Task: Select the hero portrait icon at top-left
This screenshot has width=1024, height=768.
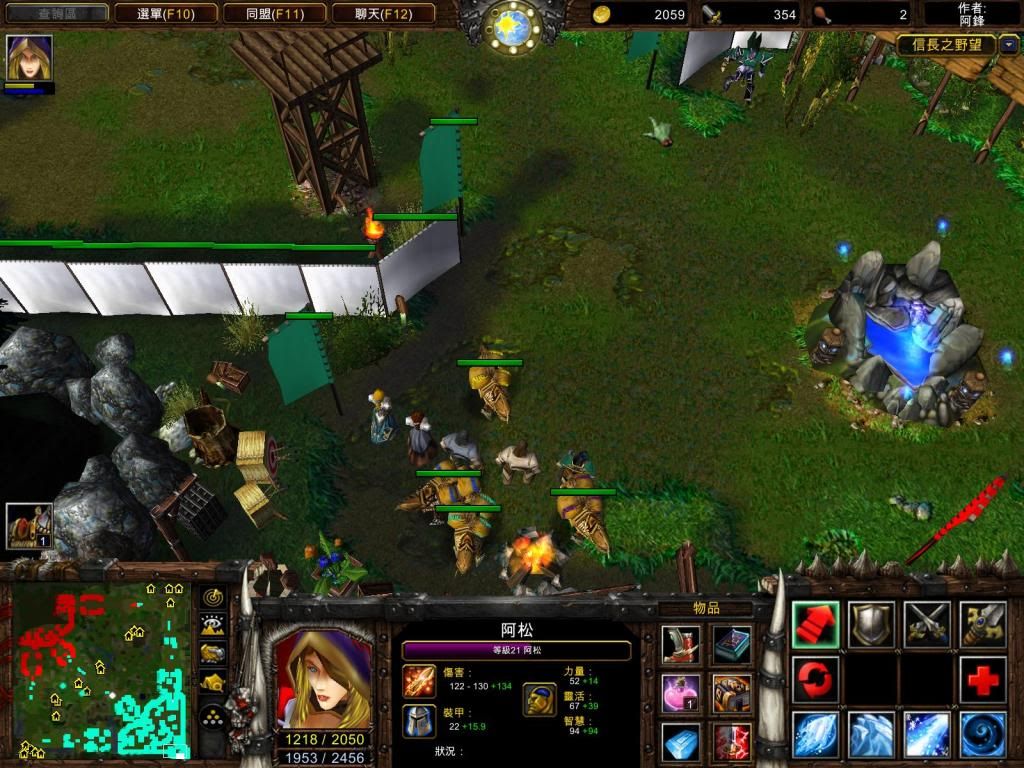Action: pyautogui.click(x=29, y=58)
